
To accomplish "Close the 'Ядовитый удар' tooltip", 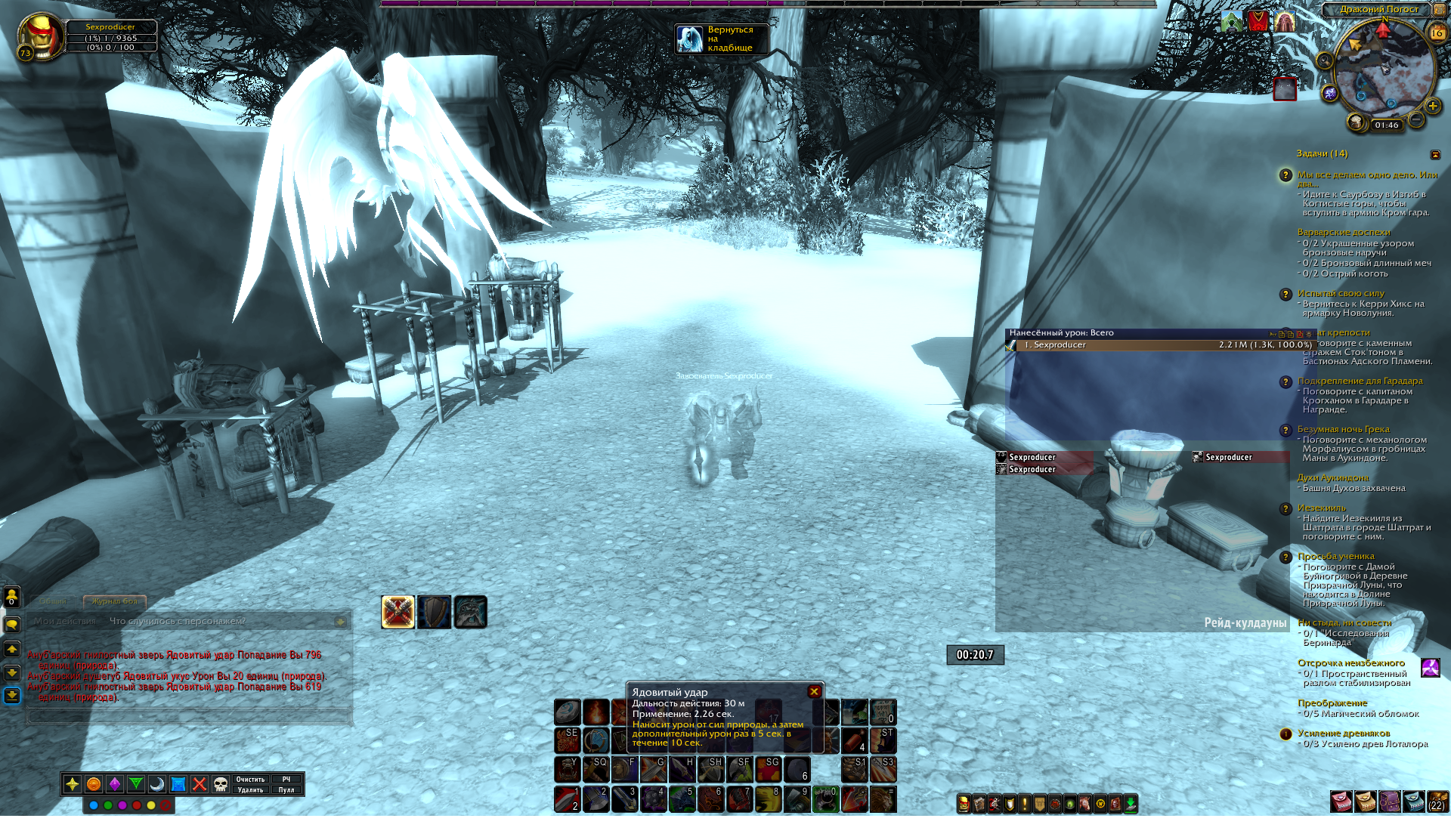I will point(814,691).
